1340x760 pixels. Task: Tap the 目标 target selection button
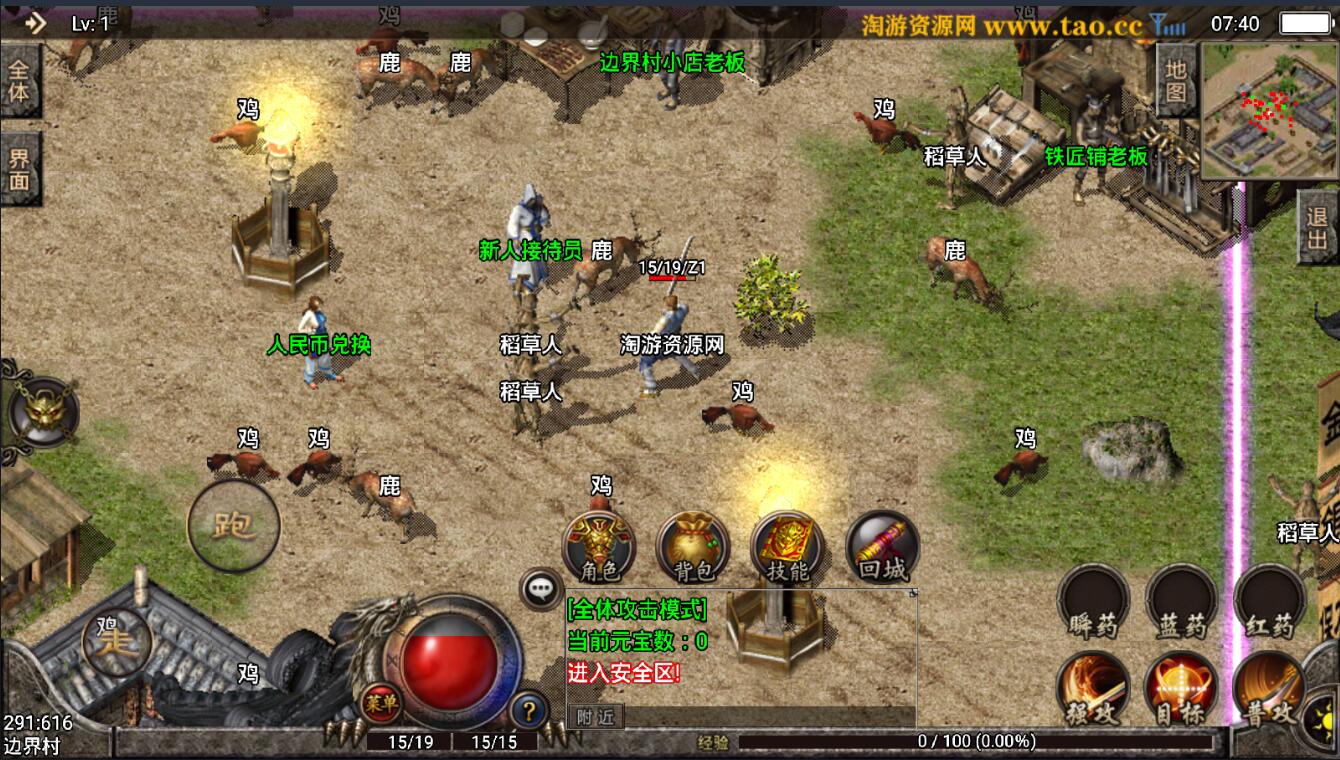pos(1181,687)
